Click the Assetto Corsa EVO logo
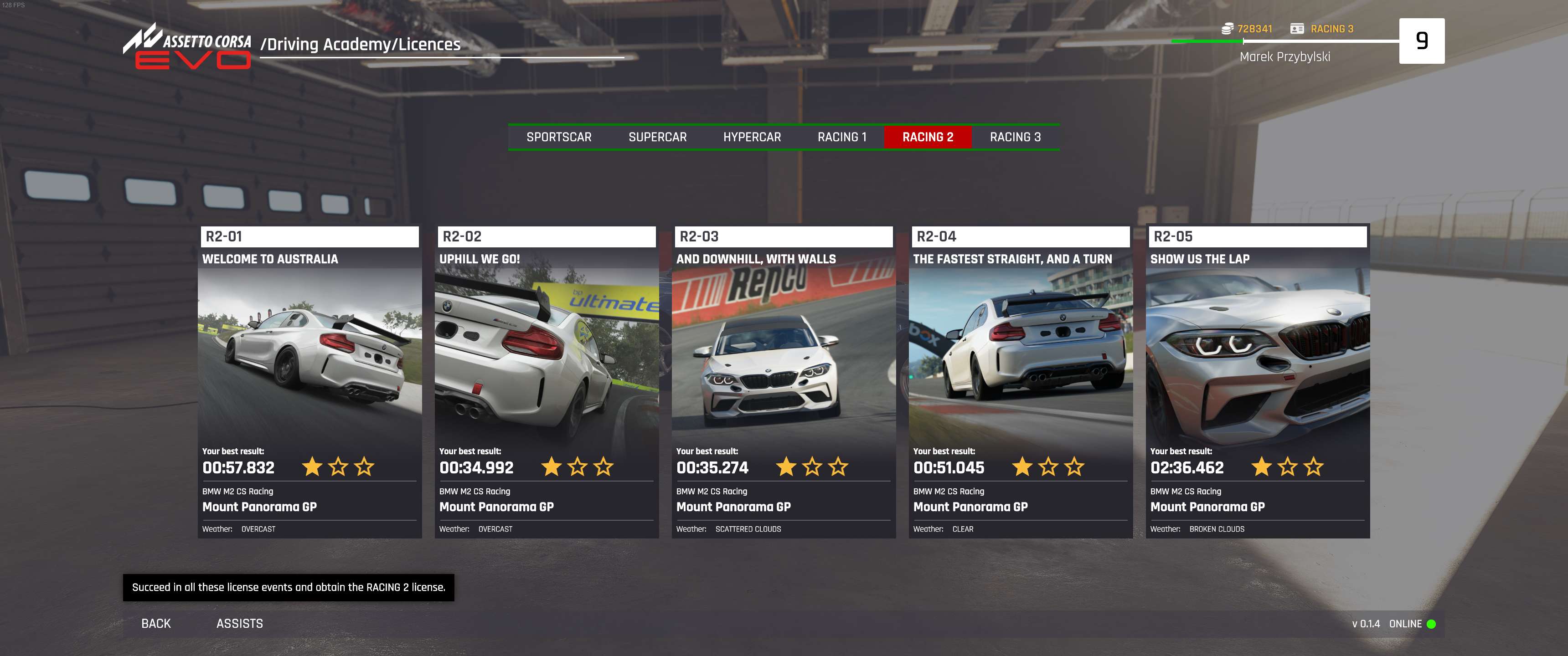The image size is (1568, 656). [x=187, y=47]
